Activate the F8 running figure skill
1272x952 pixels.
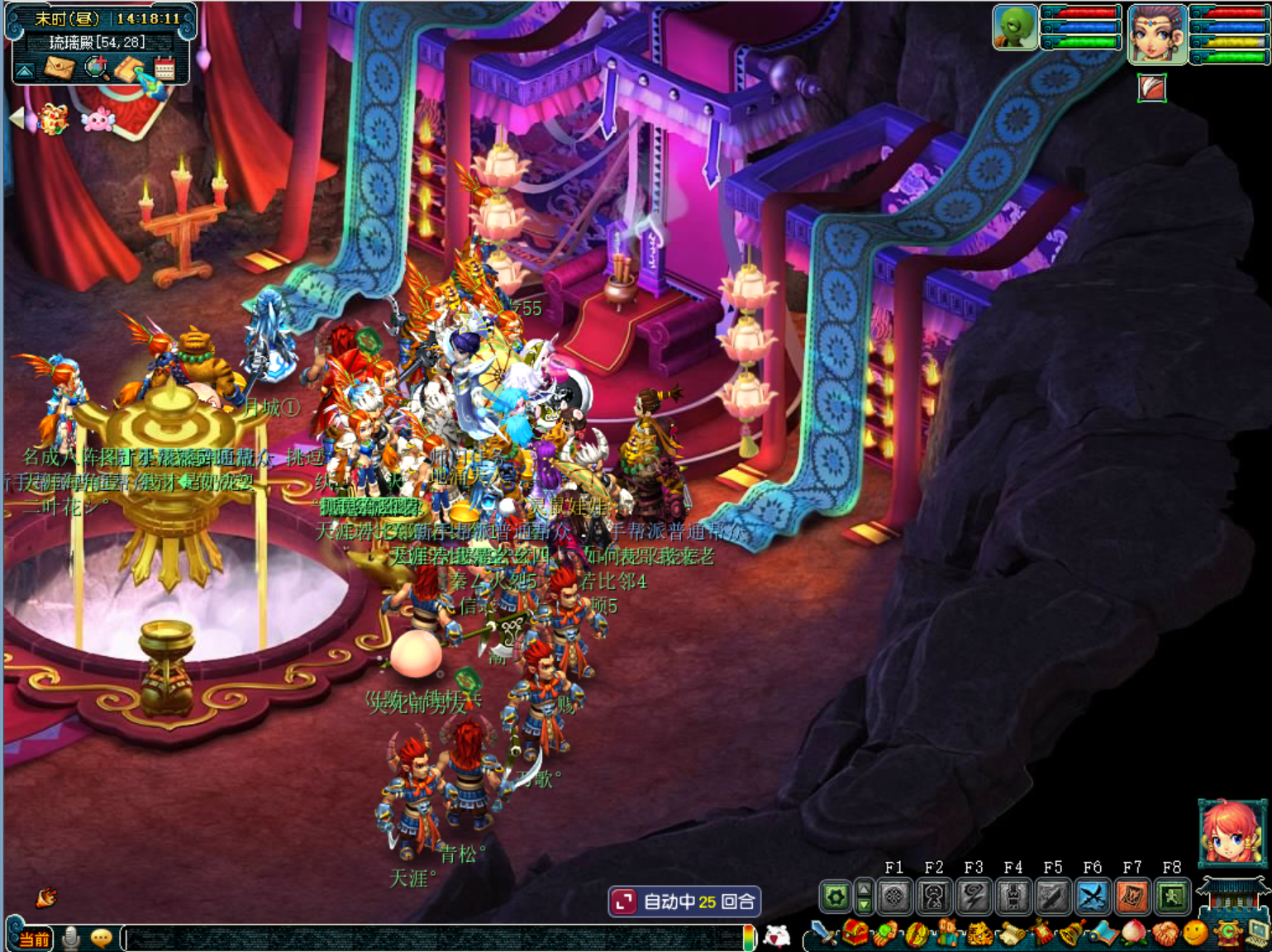1172,897
